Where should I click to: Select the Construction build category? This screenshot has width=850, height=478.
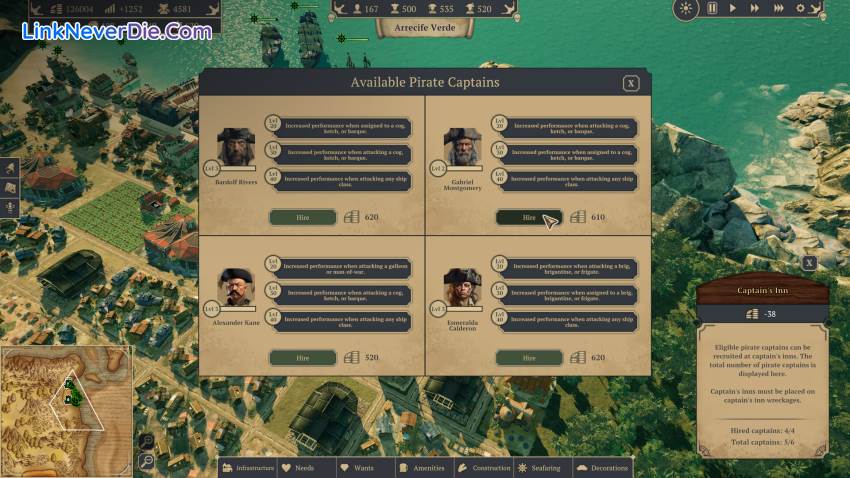coord(485,468)
